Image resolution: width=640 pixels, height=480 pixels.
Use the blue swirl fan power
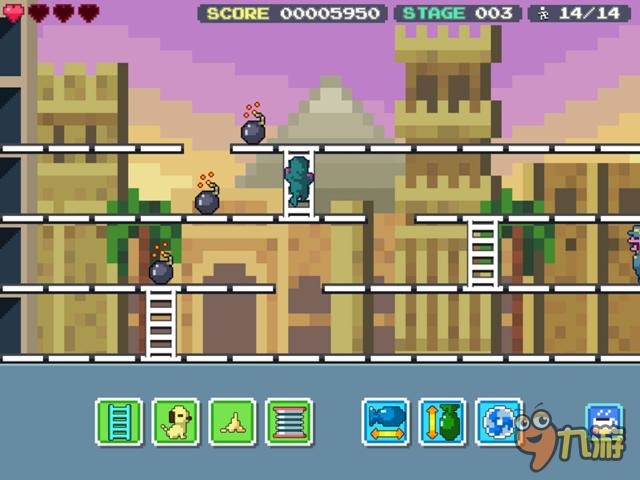tap(498, 421)
